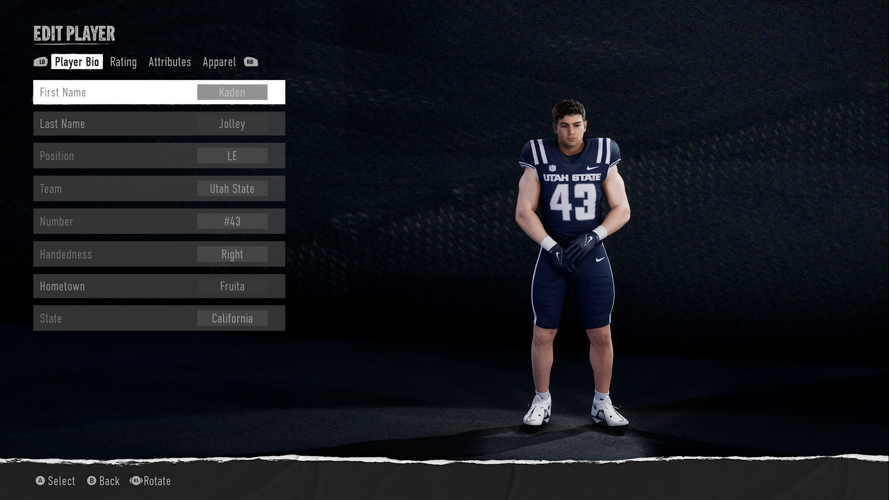Change the Handedness option

pyautogui.click(x=159, y=254)
